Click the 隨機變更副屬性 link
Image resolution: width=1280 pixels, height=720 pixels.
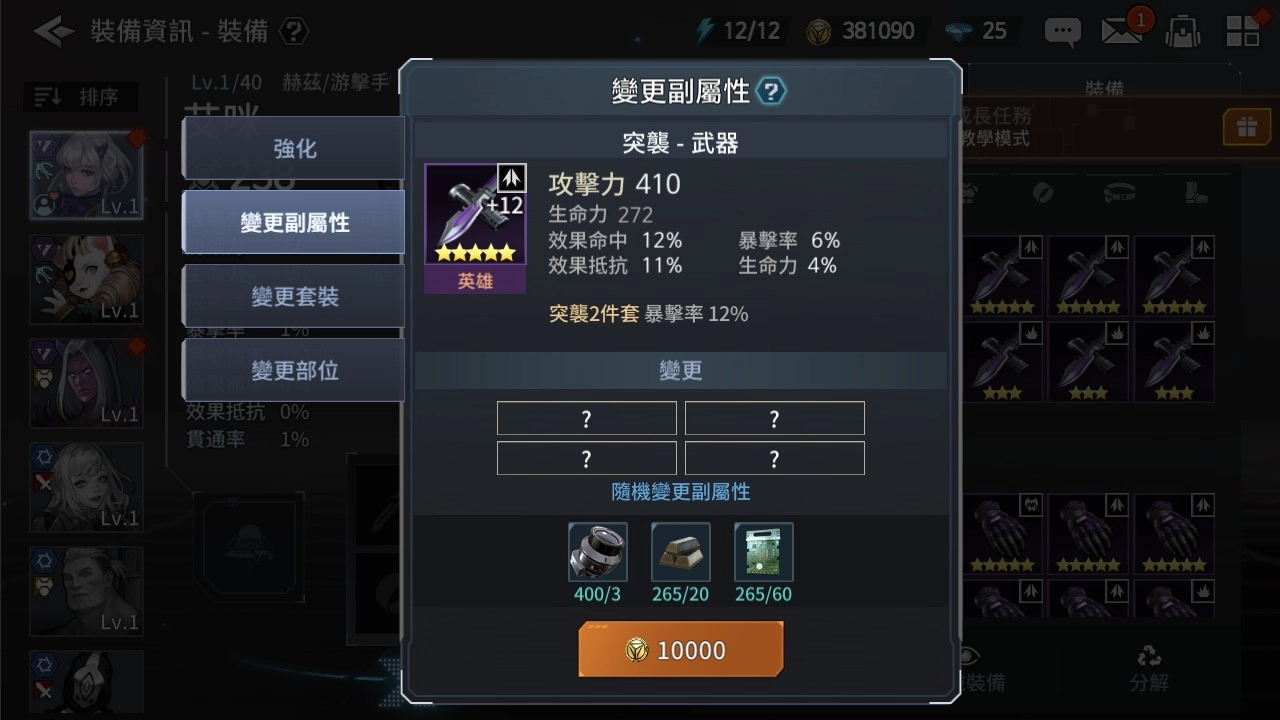(x=680, y=492)
